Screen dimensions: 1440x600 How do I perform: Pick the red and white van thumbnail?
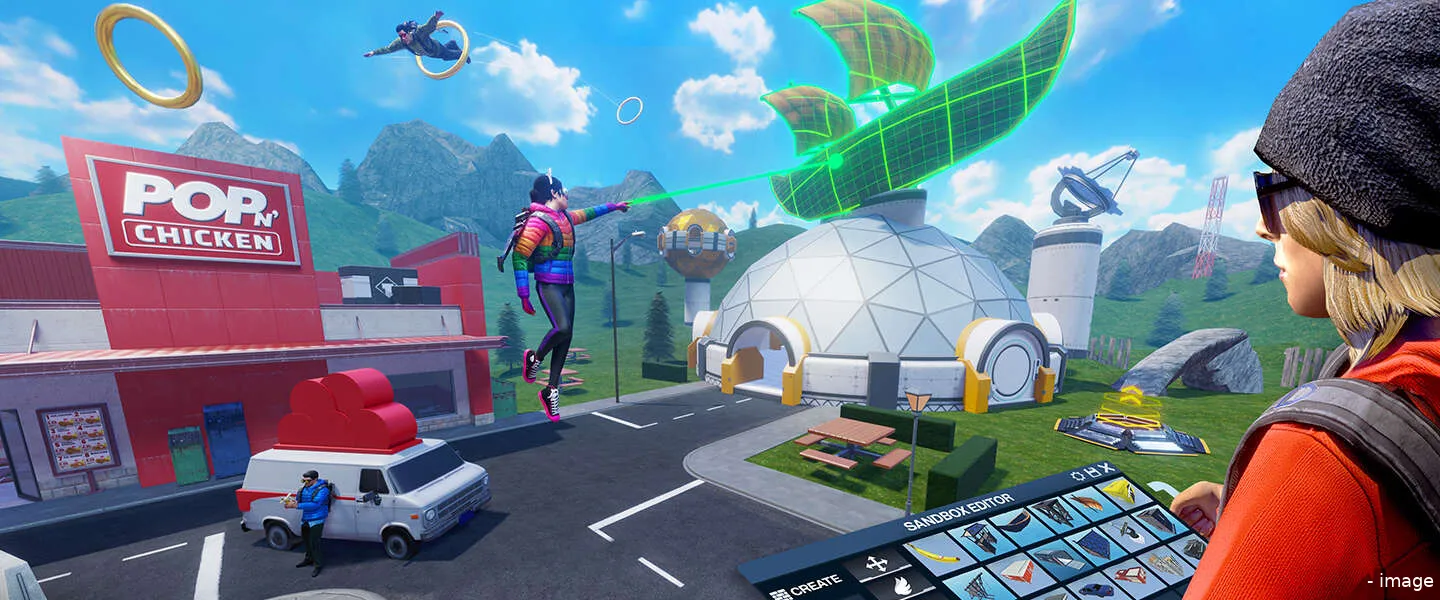tap(1131, 573)
